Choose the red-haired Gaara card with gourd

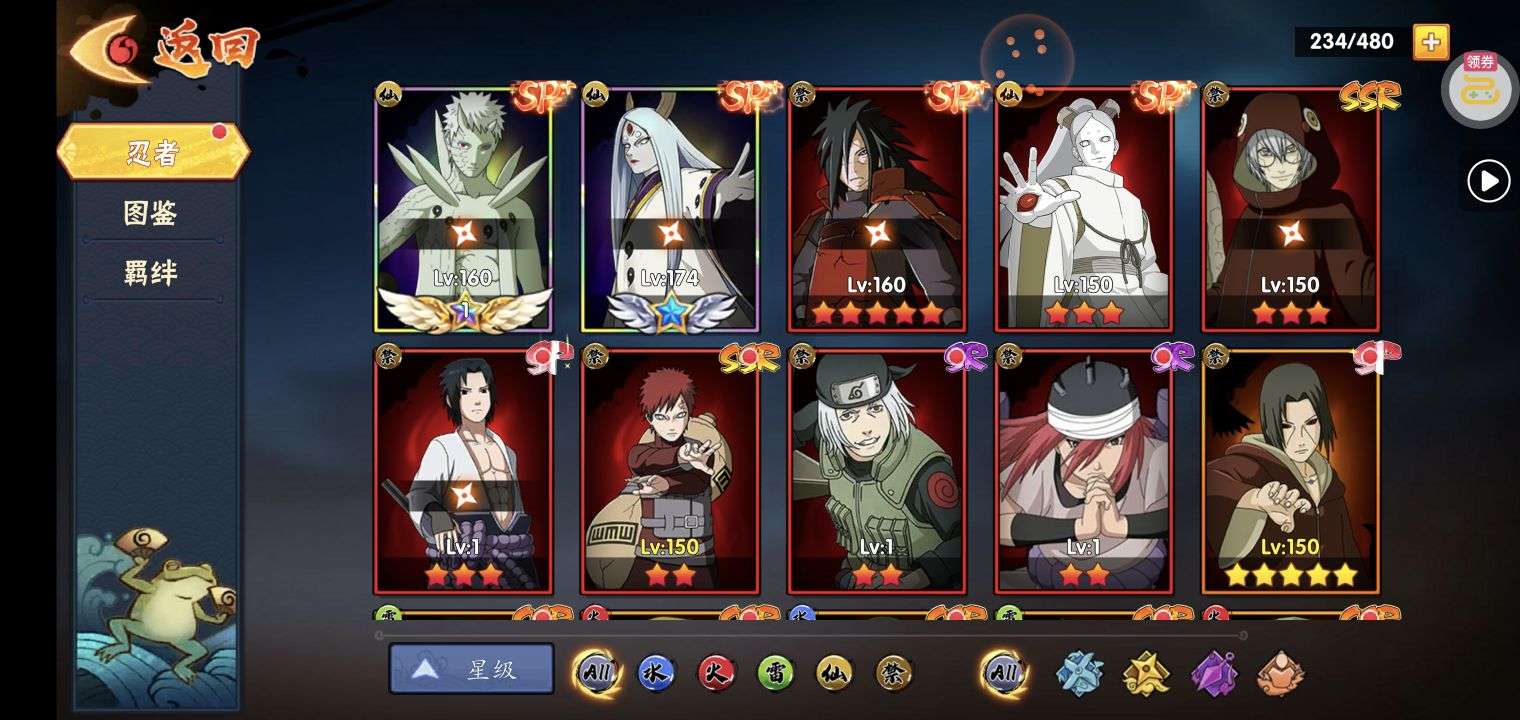click(669, 470)
